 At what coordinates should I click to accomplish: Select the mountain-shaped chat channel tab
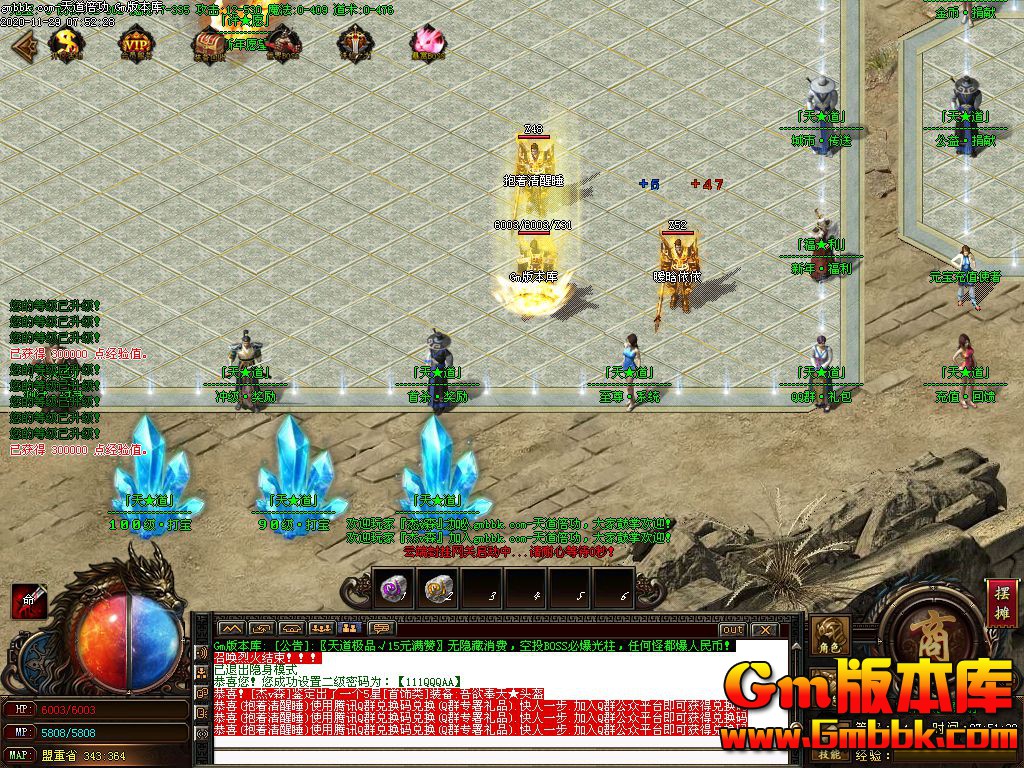(230, 628)
